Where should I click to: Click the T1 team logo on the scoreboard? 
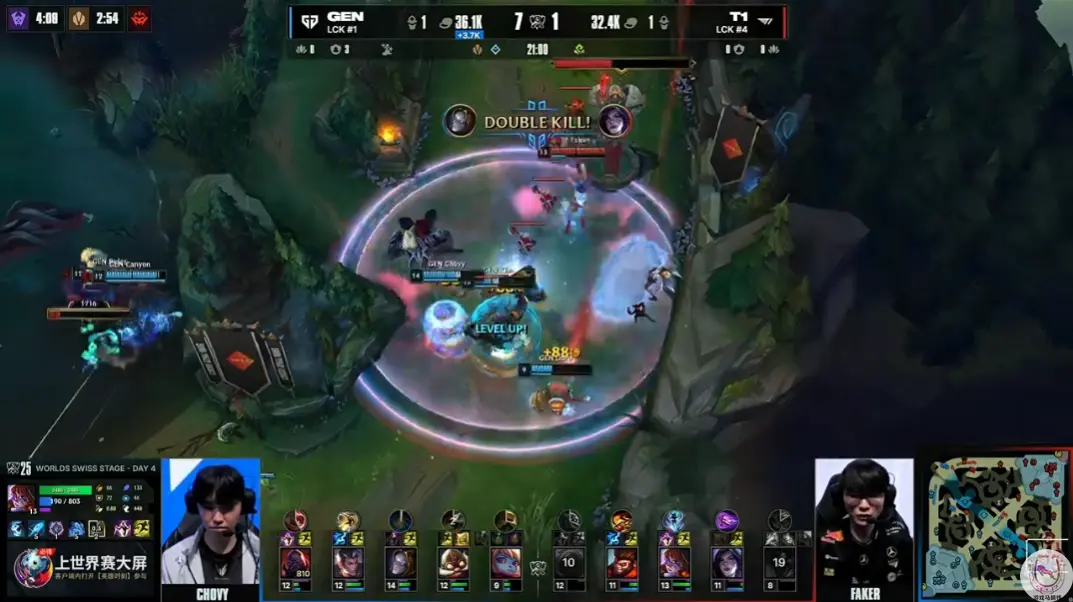point(765,21)
